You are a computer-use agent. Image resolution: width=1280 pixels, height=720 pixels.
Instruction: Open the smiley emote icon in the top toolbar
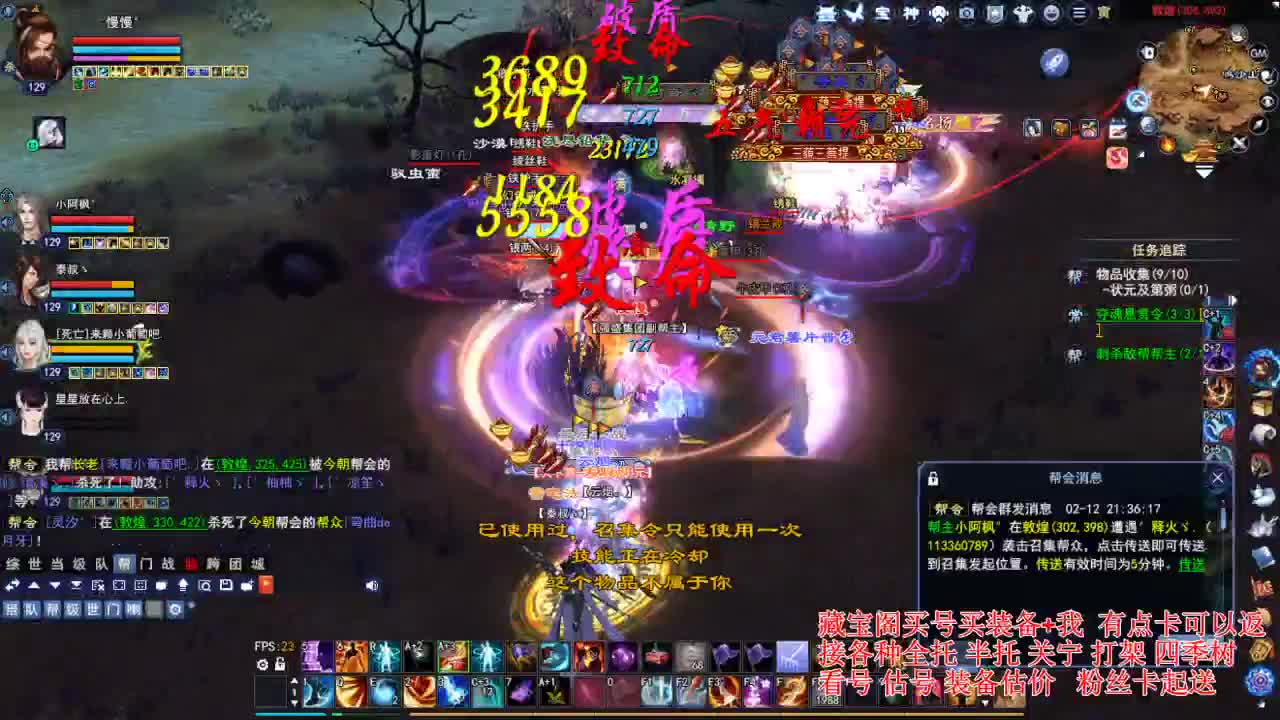1051,12
